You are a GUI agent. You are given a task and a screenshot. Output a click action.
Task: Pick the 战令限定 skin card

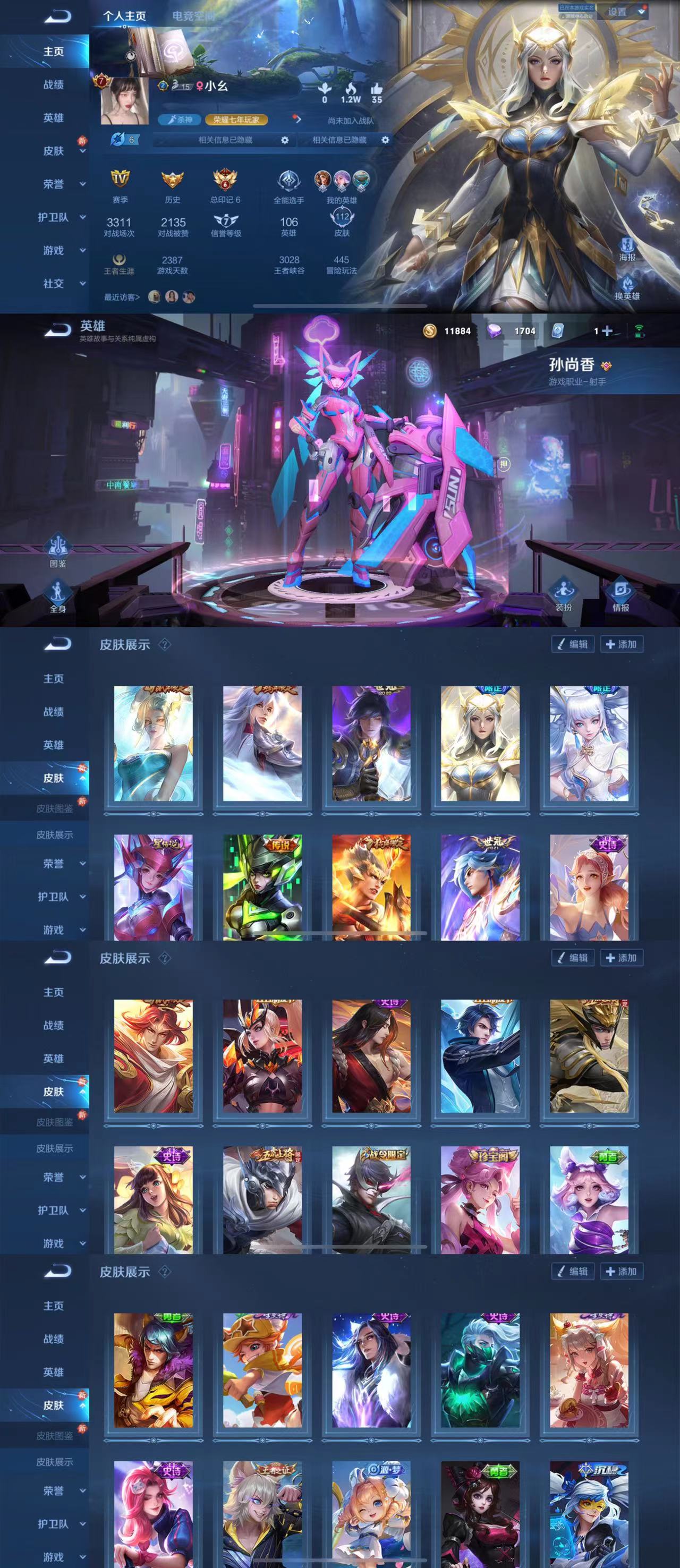(371, 1199)
